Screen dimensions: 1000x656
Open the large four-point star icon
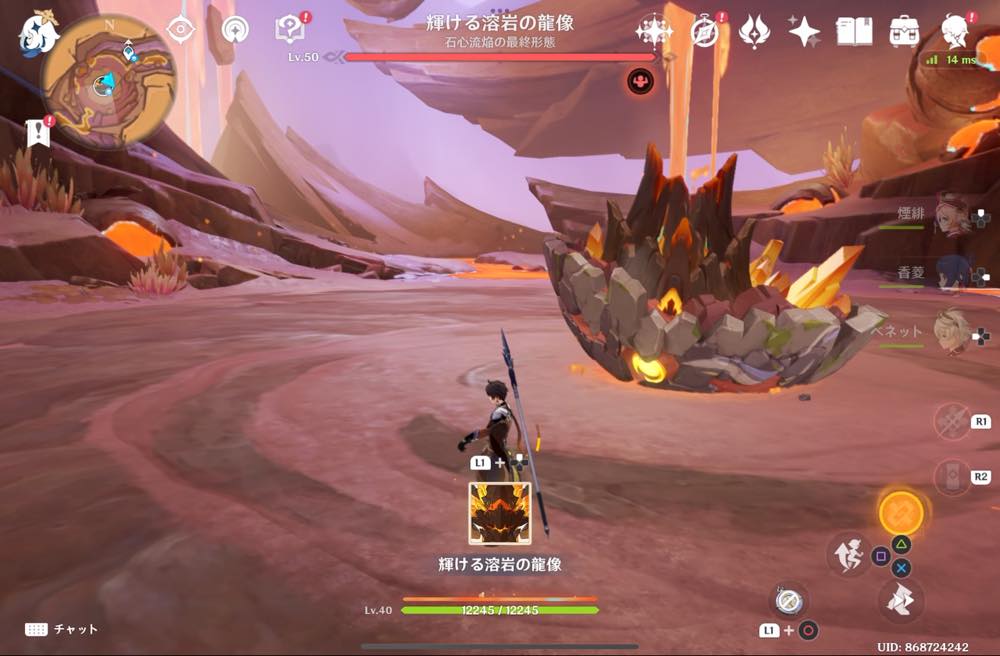(x=804, y=31)
